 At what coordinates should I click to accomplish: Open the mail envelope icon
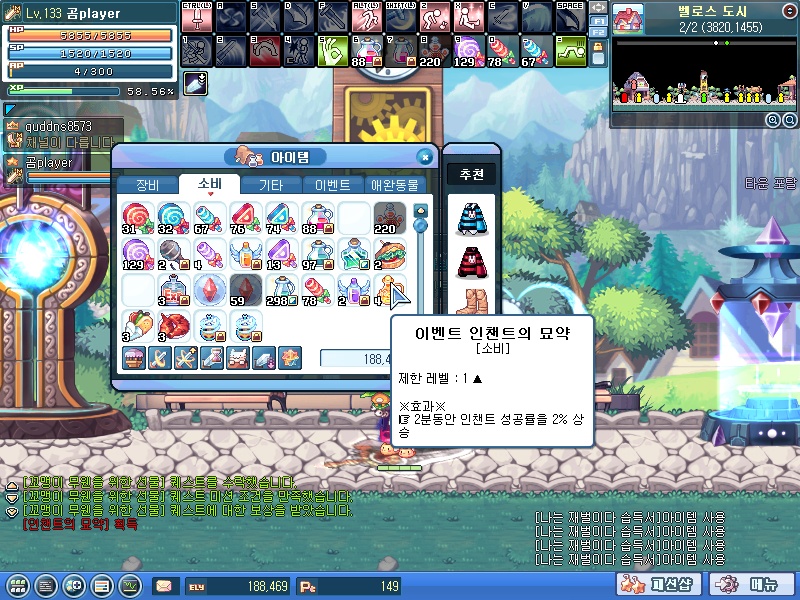pos(163,586)
